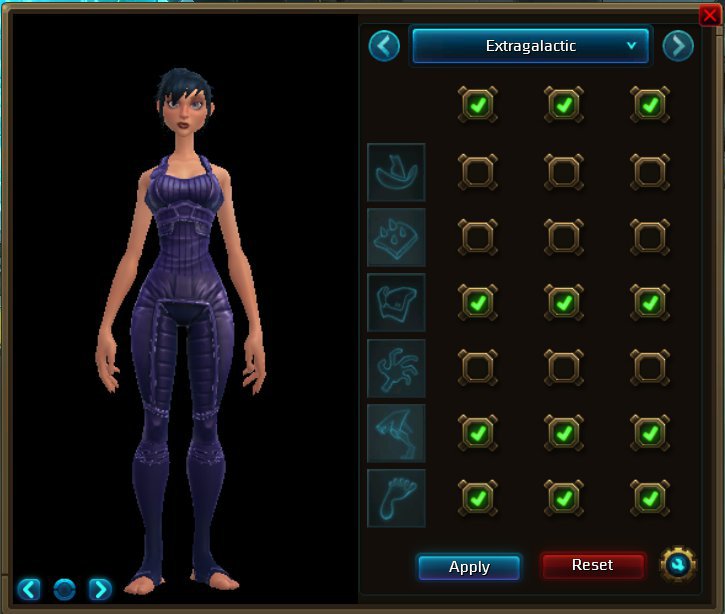Select the hat slot icon
This screenshot has height=614, width=725.
[396, 172]
